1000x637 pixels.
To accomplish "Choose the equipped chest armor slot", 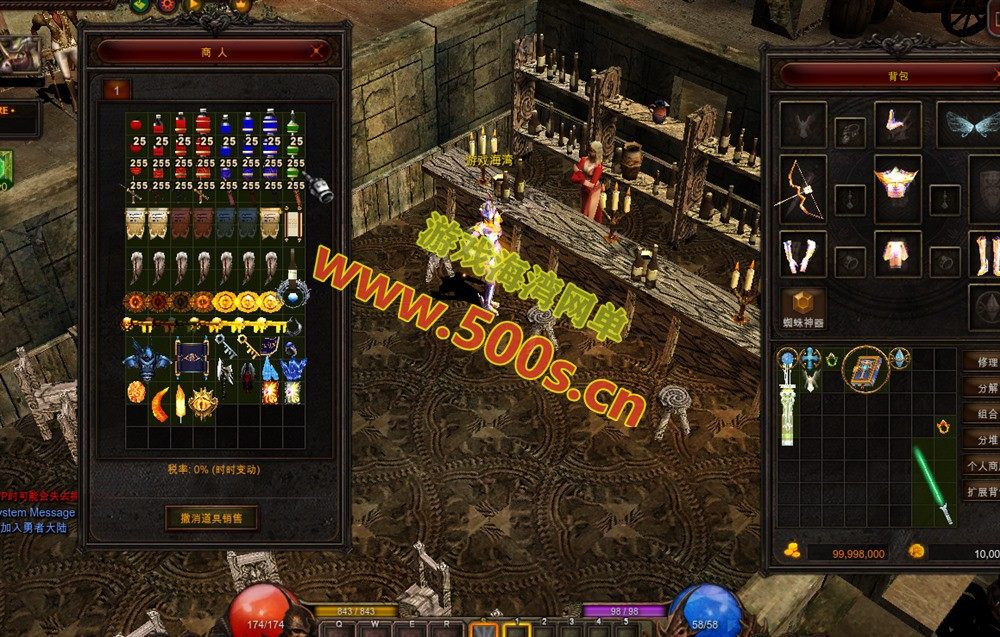I will [x=896, y=188].
